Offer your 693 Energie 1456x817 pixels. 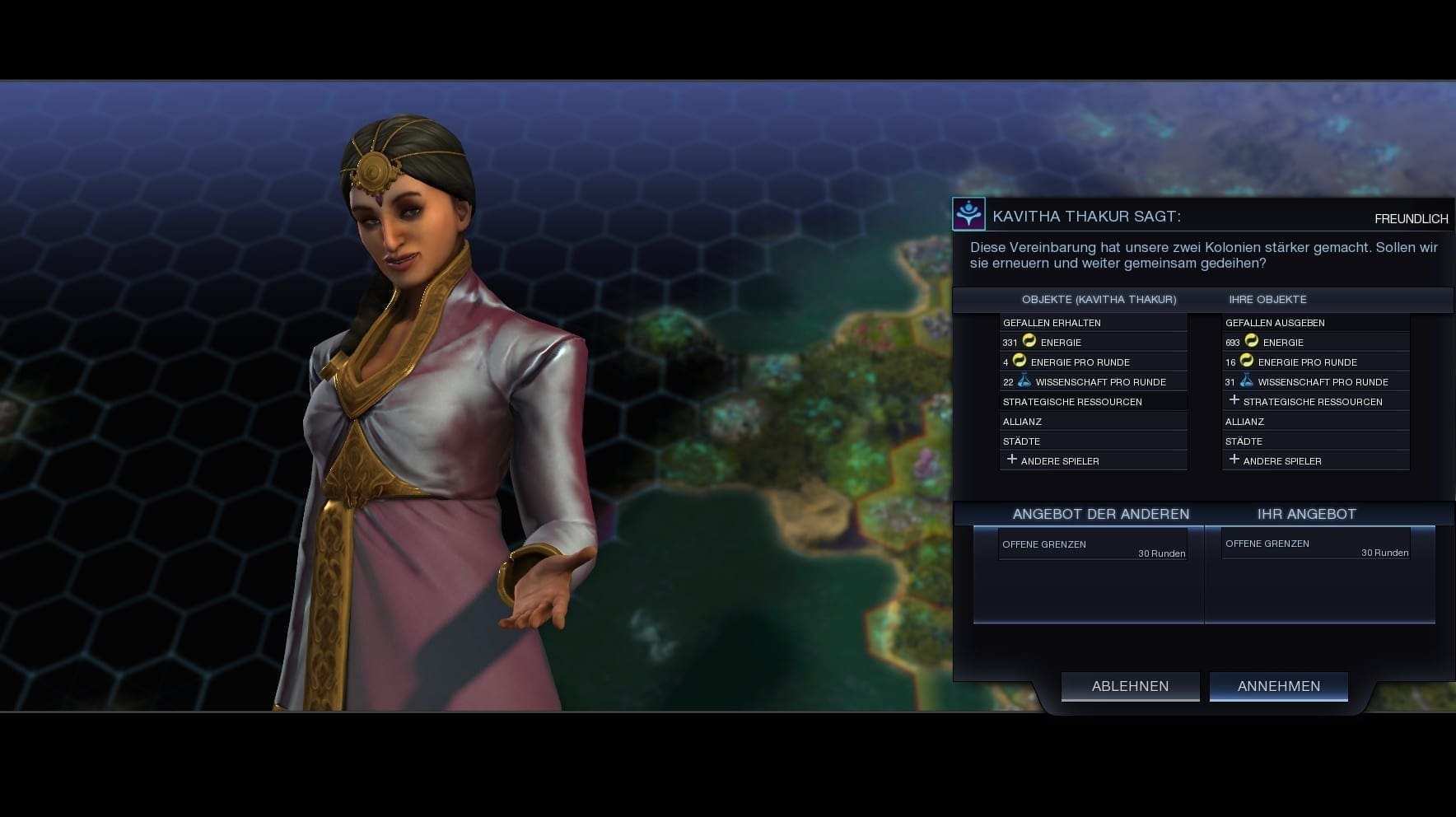1315,342
